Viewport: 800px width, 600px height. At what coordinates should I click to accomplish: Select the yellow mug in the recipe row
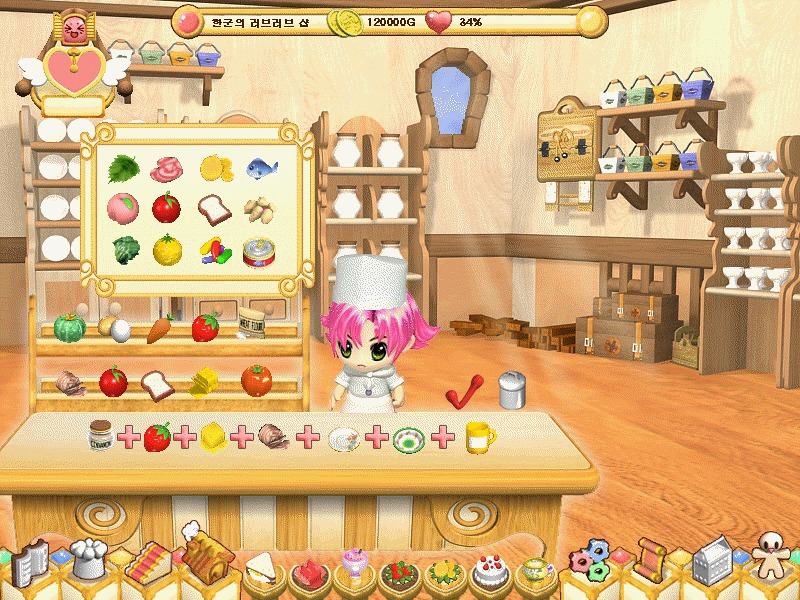480,436
